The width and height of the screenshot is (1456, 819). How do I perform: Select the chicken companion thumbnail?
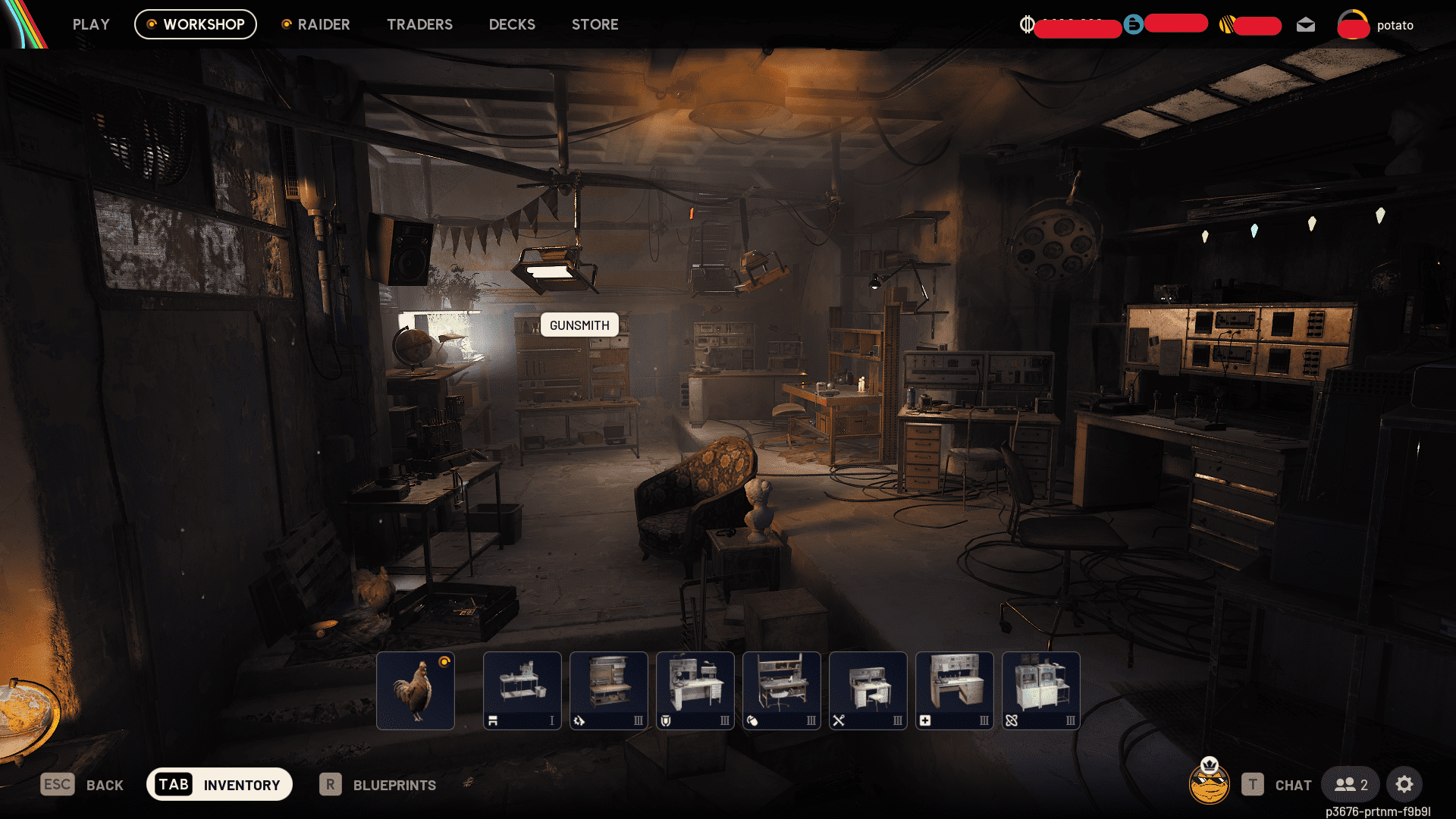coord(416,690)
